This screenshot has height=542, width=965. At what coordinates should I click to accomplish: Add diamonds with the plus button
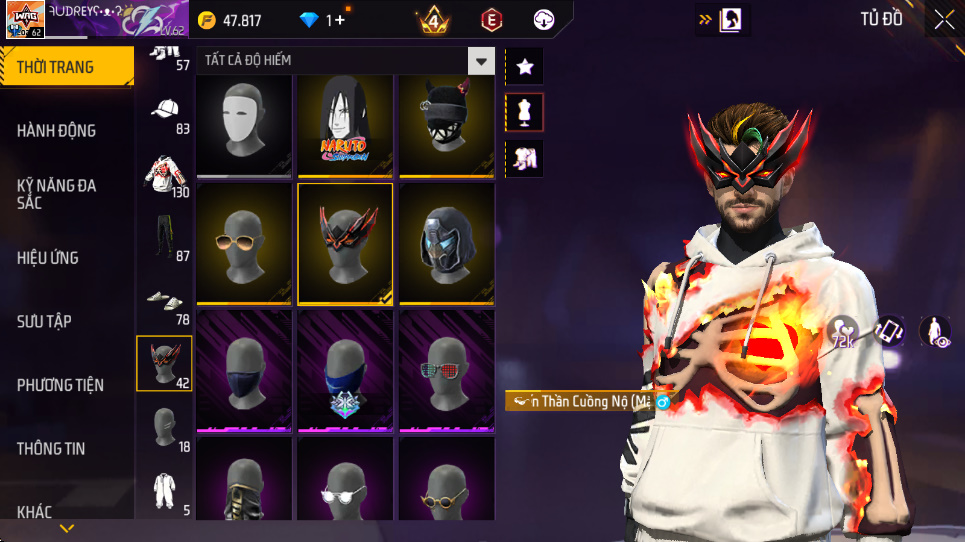click(x=340, y=20)
